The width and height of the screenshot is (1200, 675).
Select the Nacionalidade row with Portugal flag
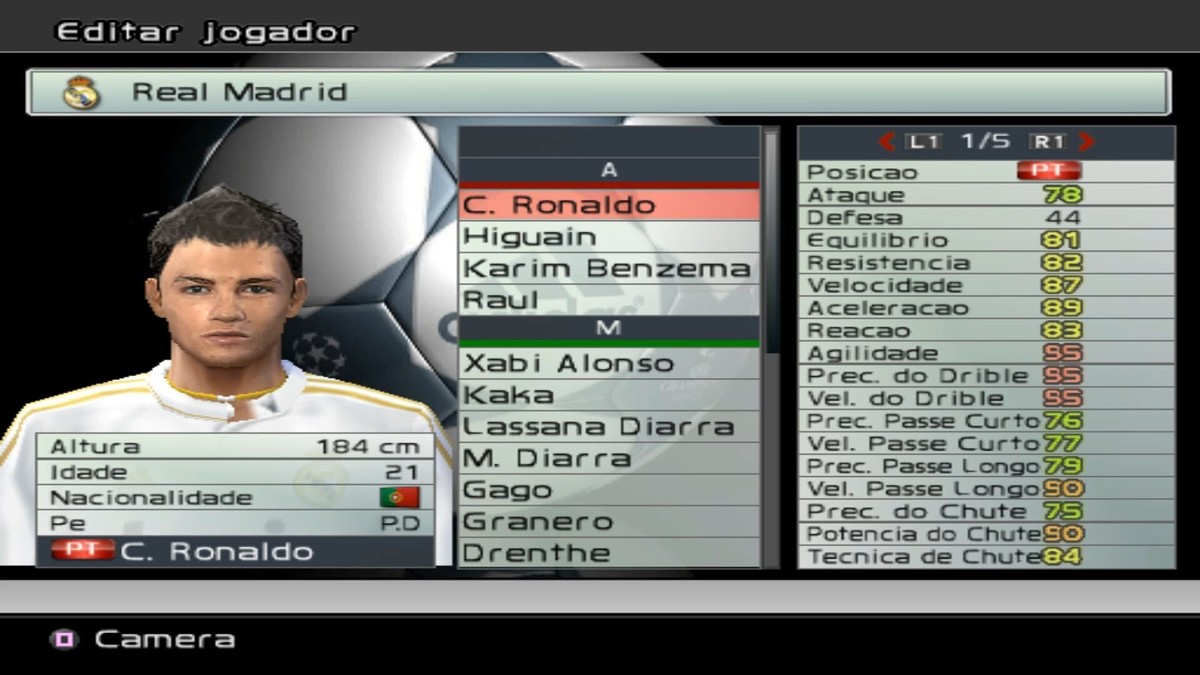coord(235,497)
